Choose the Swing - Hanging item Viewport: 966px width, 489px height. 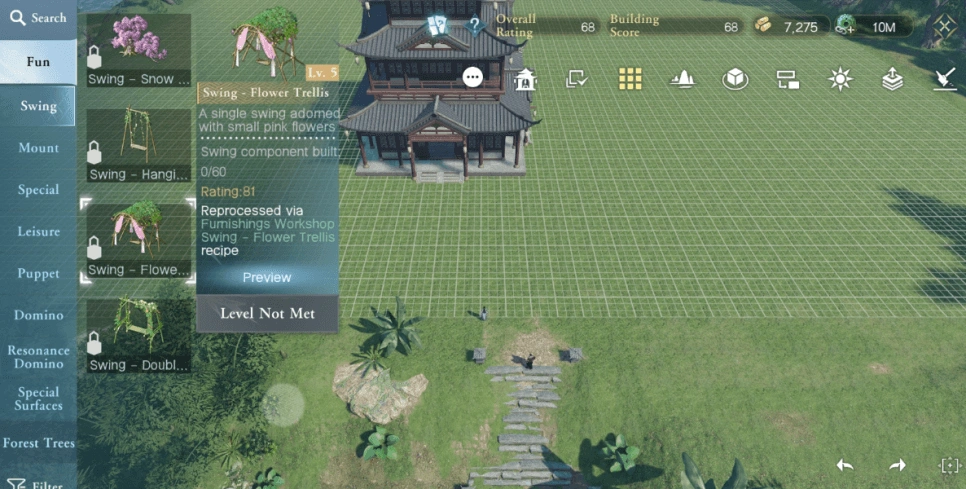(x=138, y=145)
